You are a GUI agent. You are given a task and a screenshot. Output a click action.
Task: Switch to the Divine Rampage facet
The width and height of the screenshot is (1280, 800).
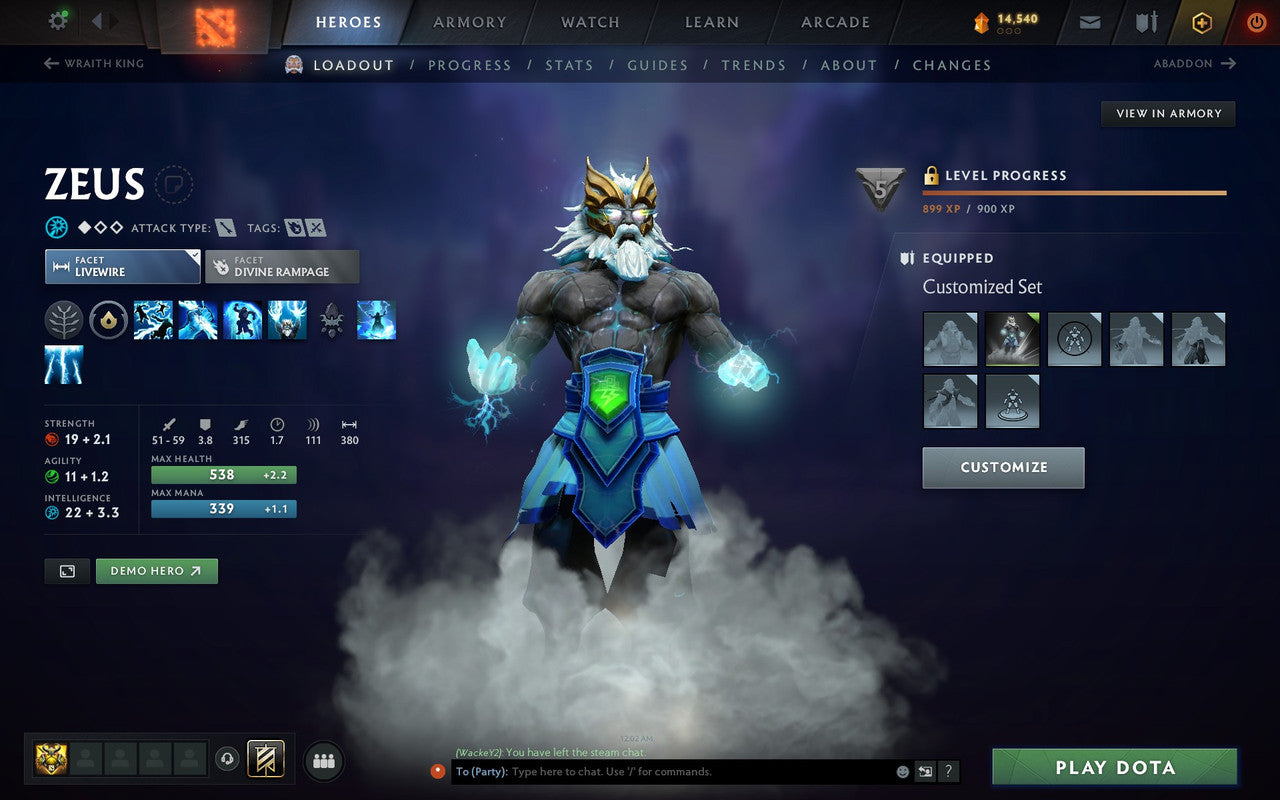coord(282,266)
